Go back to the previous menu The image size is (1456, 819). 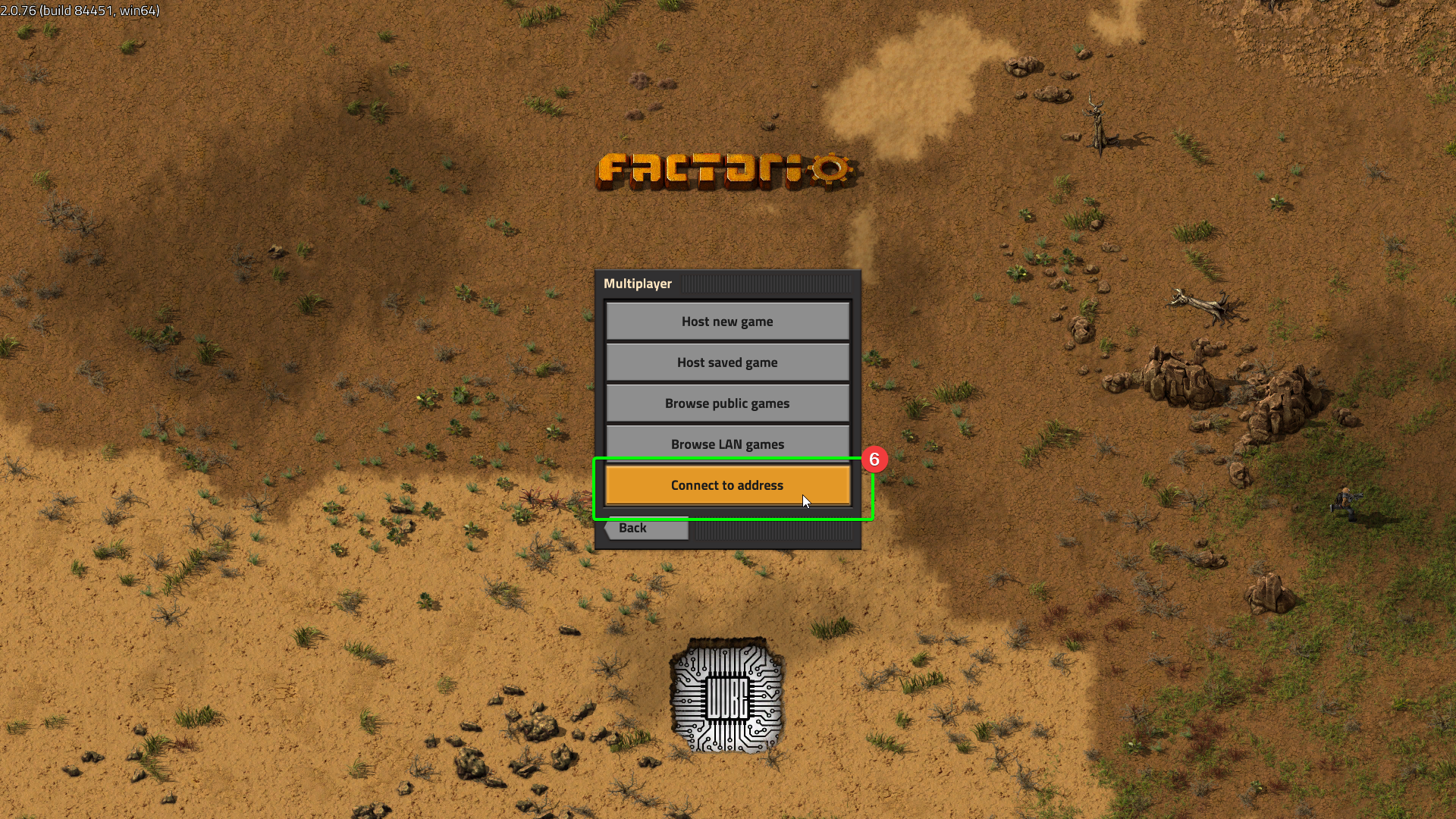[x=634, y=528]
